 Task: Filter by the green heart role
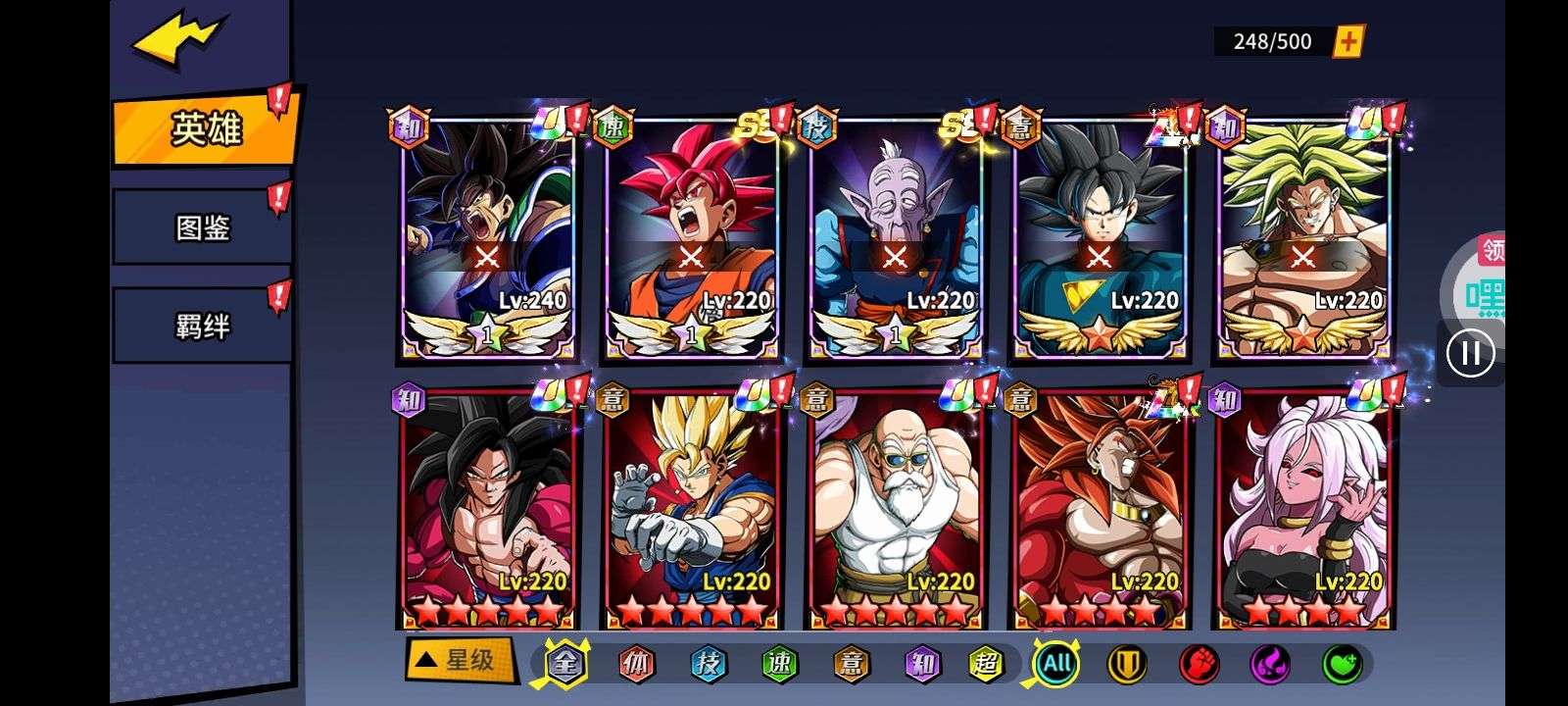point(1342,664)
